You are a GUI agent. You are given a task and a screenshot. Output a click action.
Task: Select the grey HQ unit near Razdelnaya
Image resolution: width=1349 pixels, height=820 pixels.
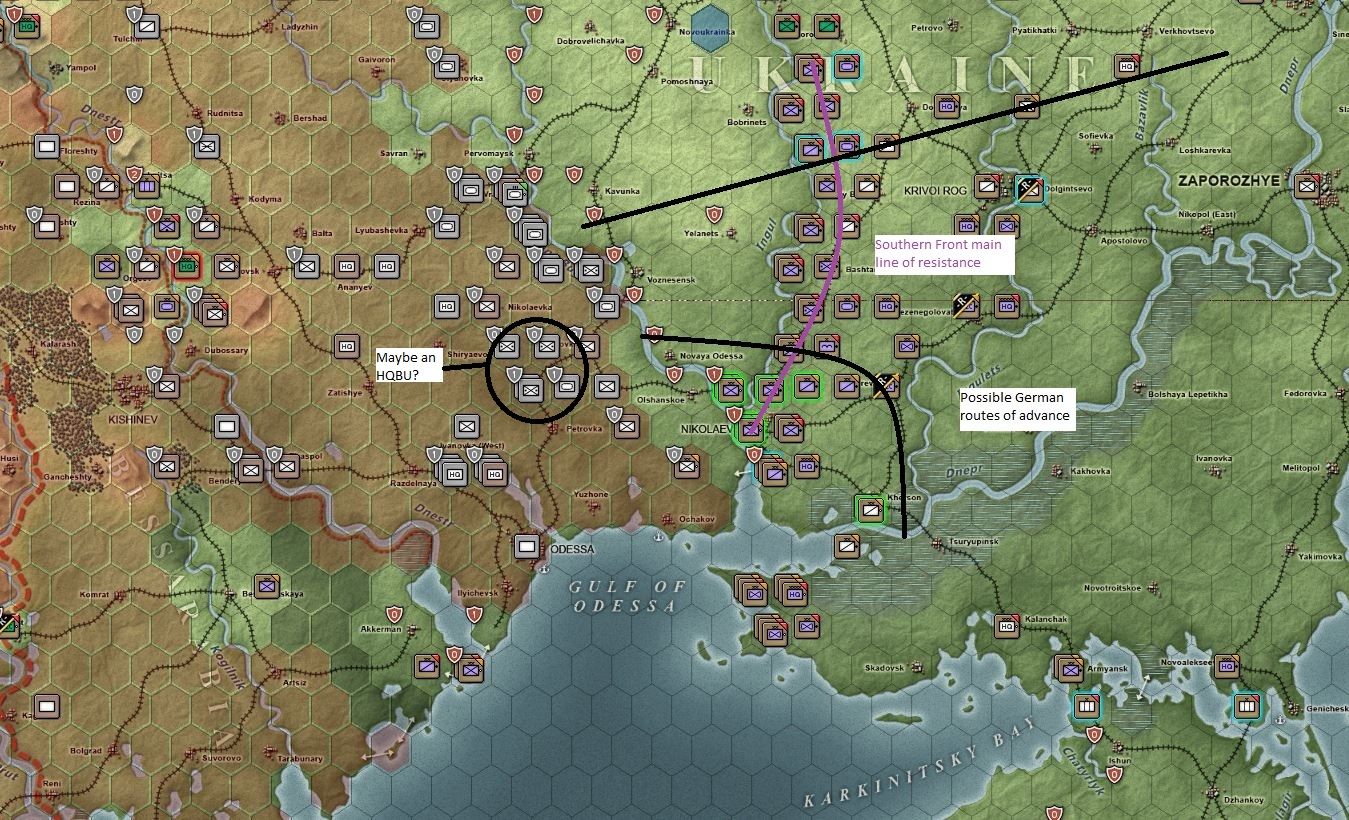click(x=455, y=474)
